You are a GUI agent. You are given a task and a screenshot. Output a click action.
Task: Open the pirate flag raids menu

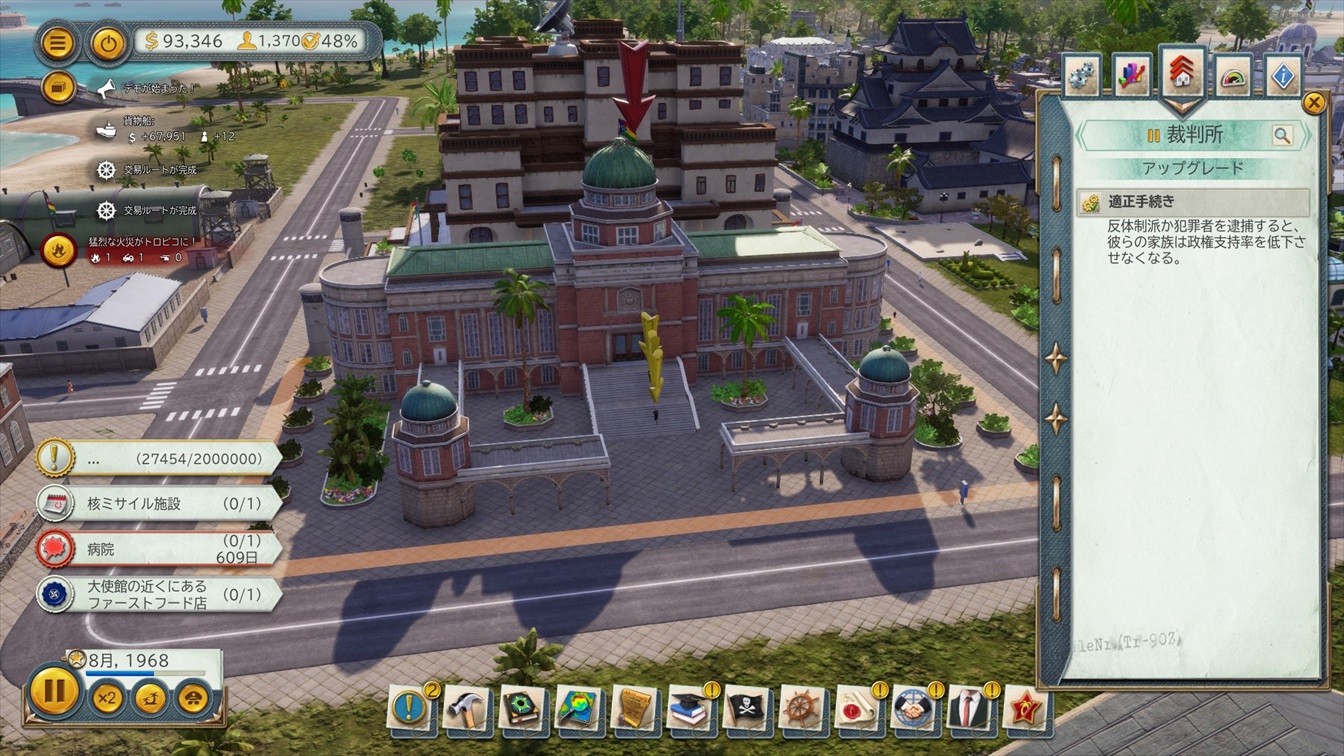click(x=746, y=708)
